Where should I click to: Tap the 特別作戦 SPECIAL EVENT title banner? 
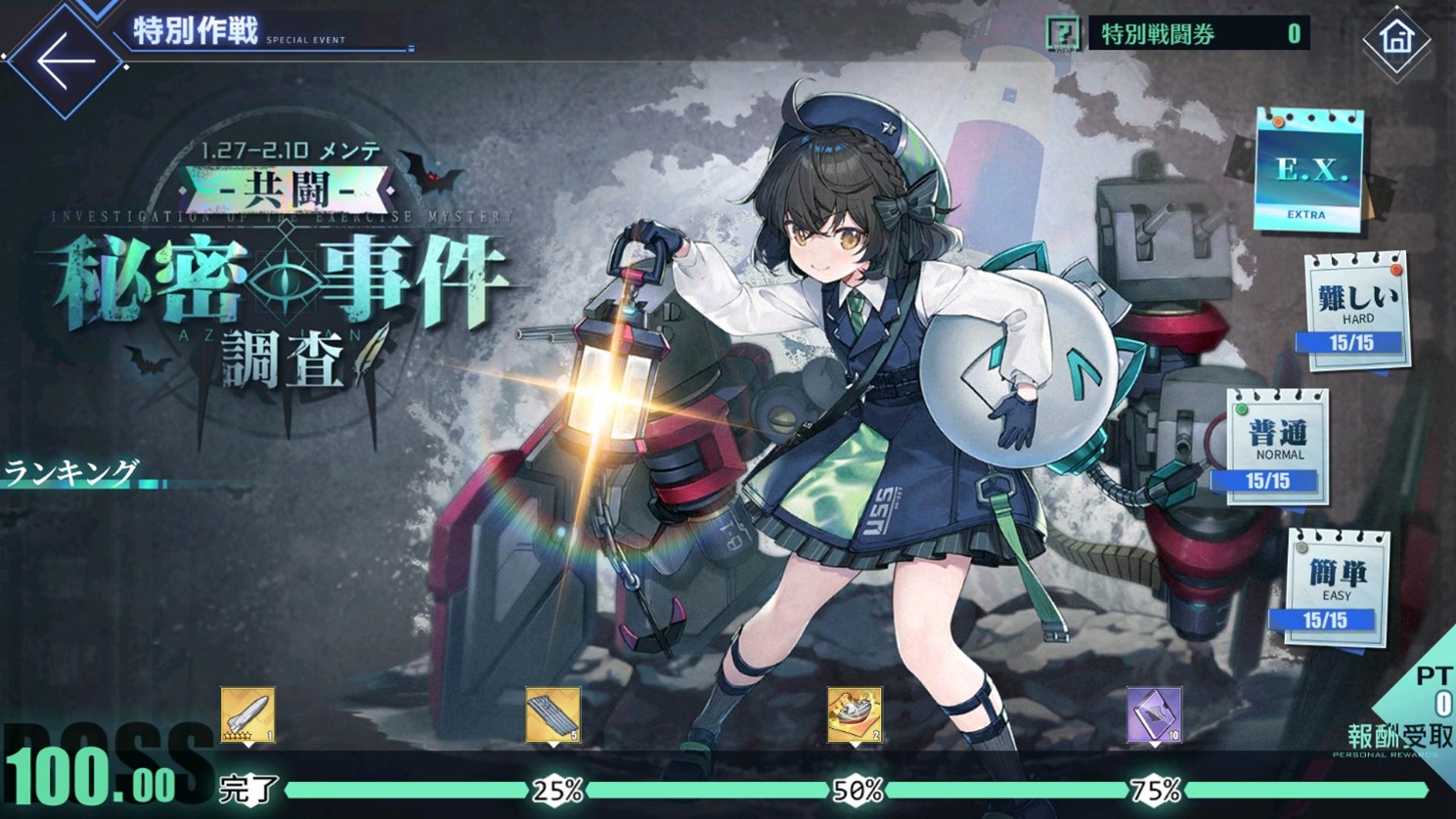coord(196,32)
